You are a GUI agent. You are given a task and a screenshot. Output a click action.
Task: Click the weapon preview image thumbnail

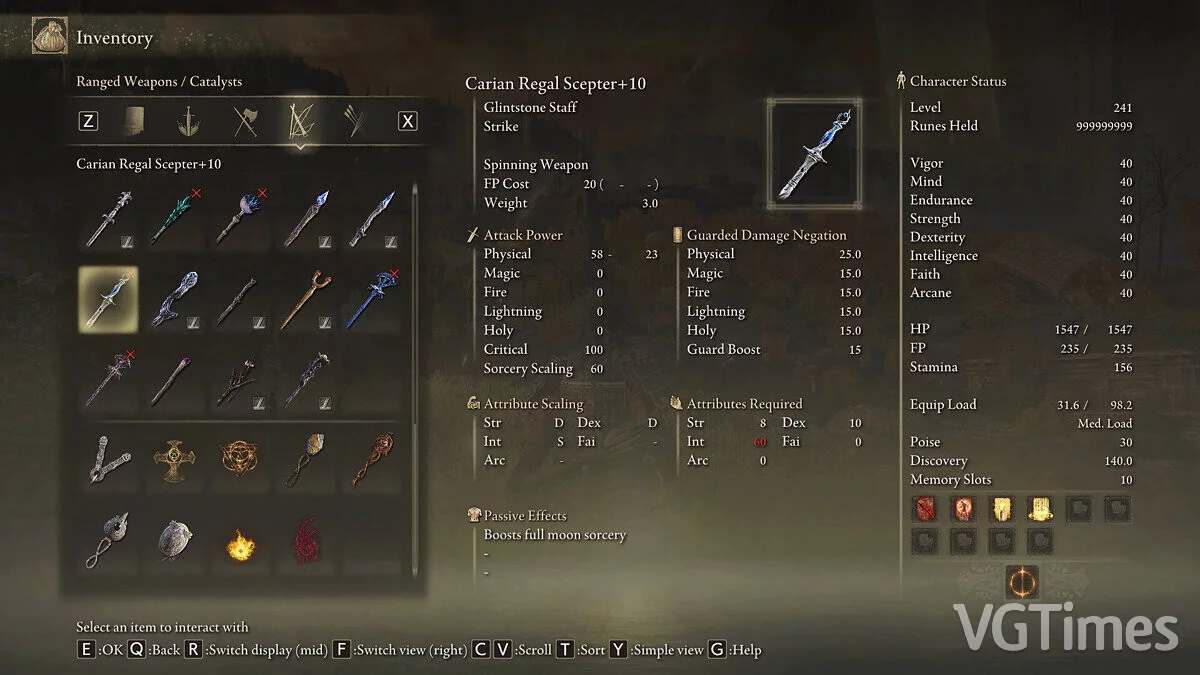click(x=812, y=152)
